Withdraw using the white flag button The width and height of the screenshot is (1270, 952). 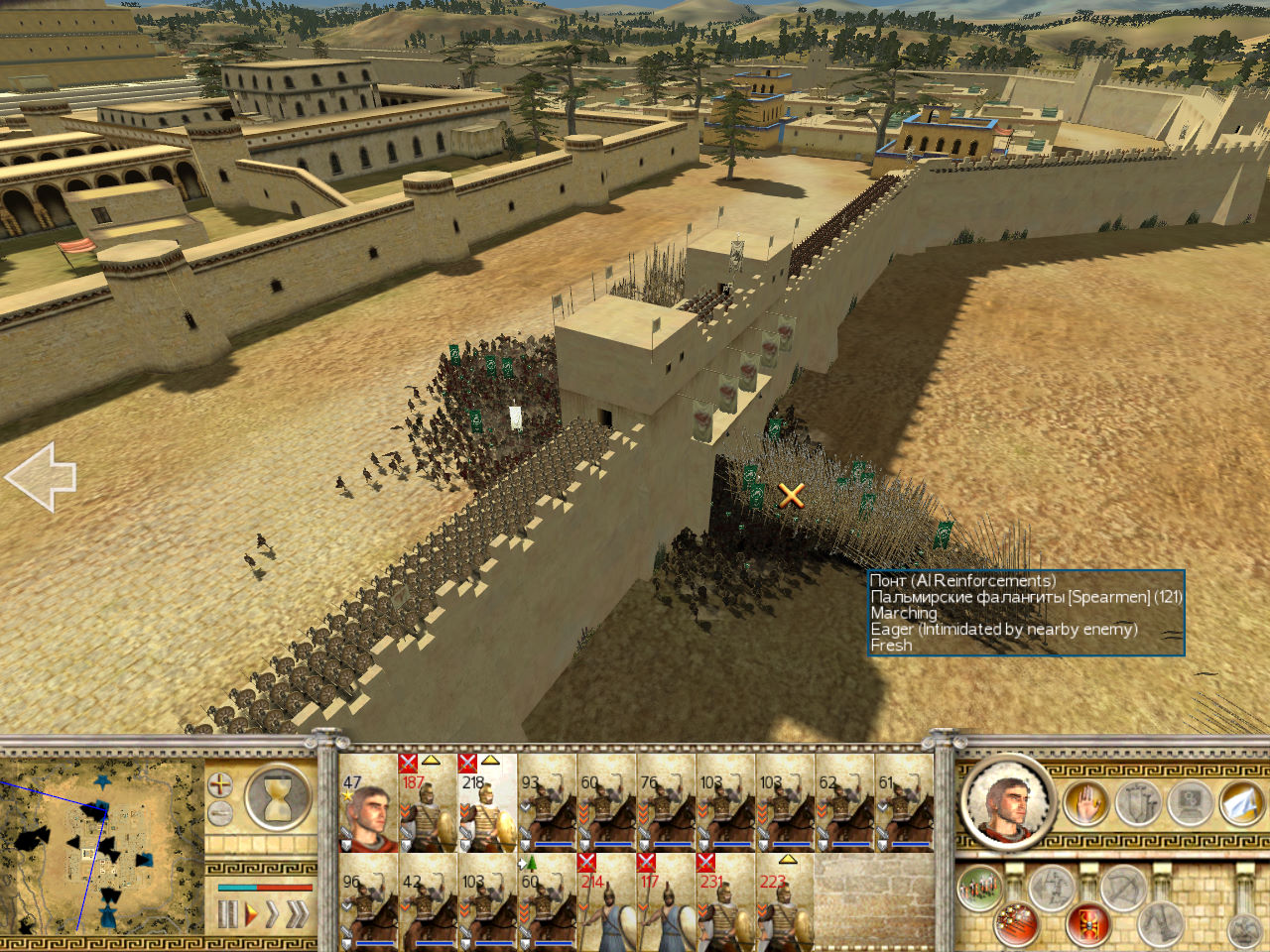[x=1240, y=803]
